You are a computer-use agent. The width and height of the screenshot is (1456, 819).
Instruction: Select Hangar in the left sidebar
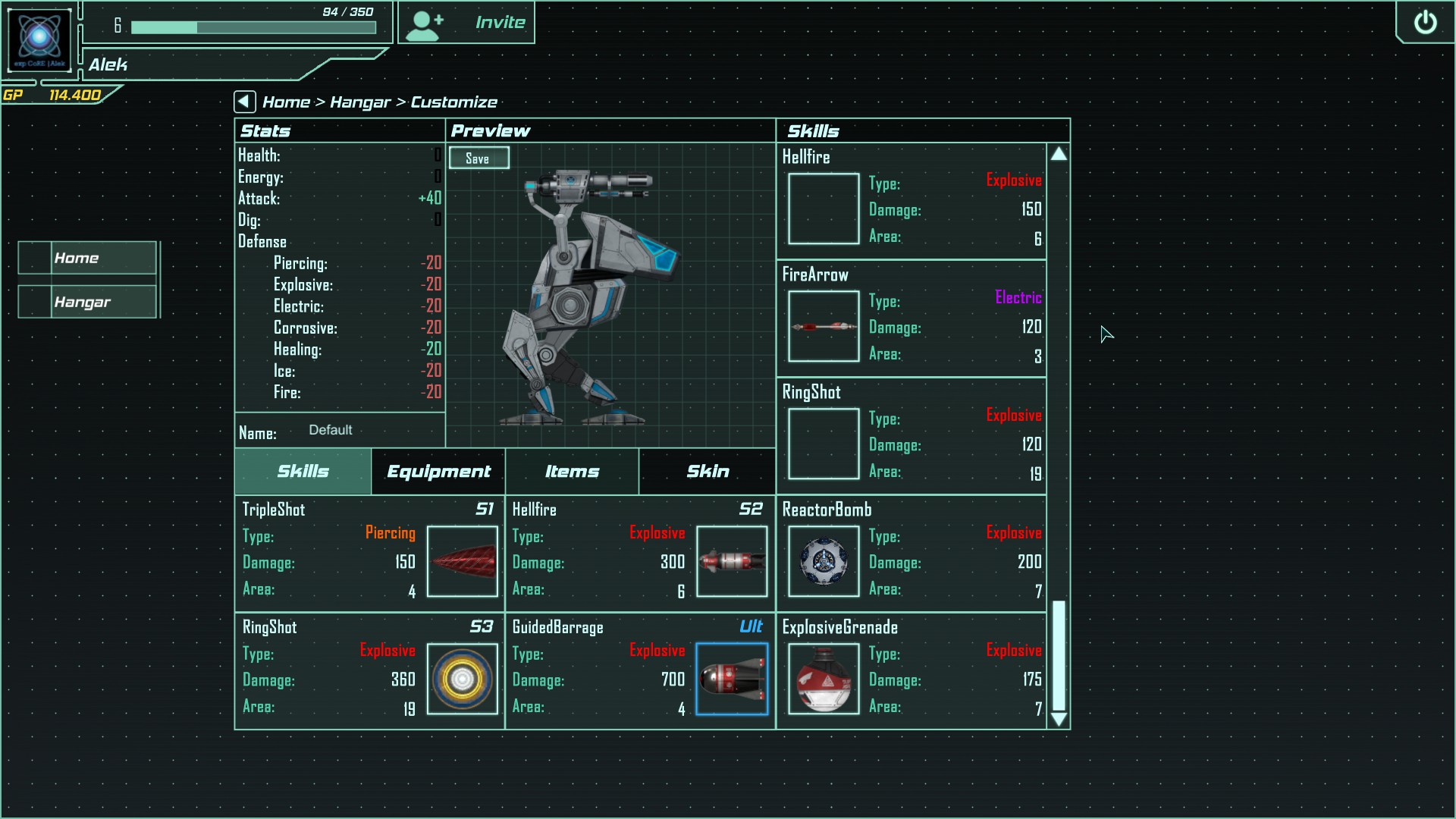coord(86,301)
